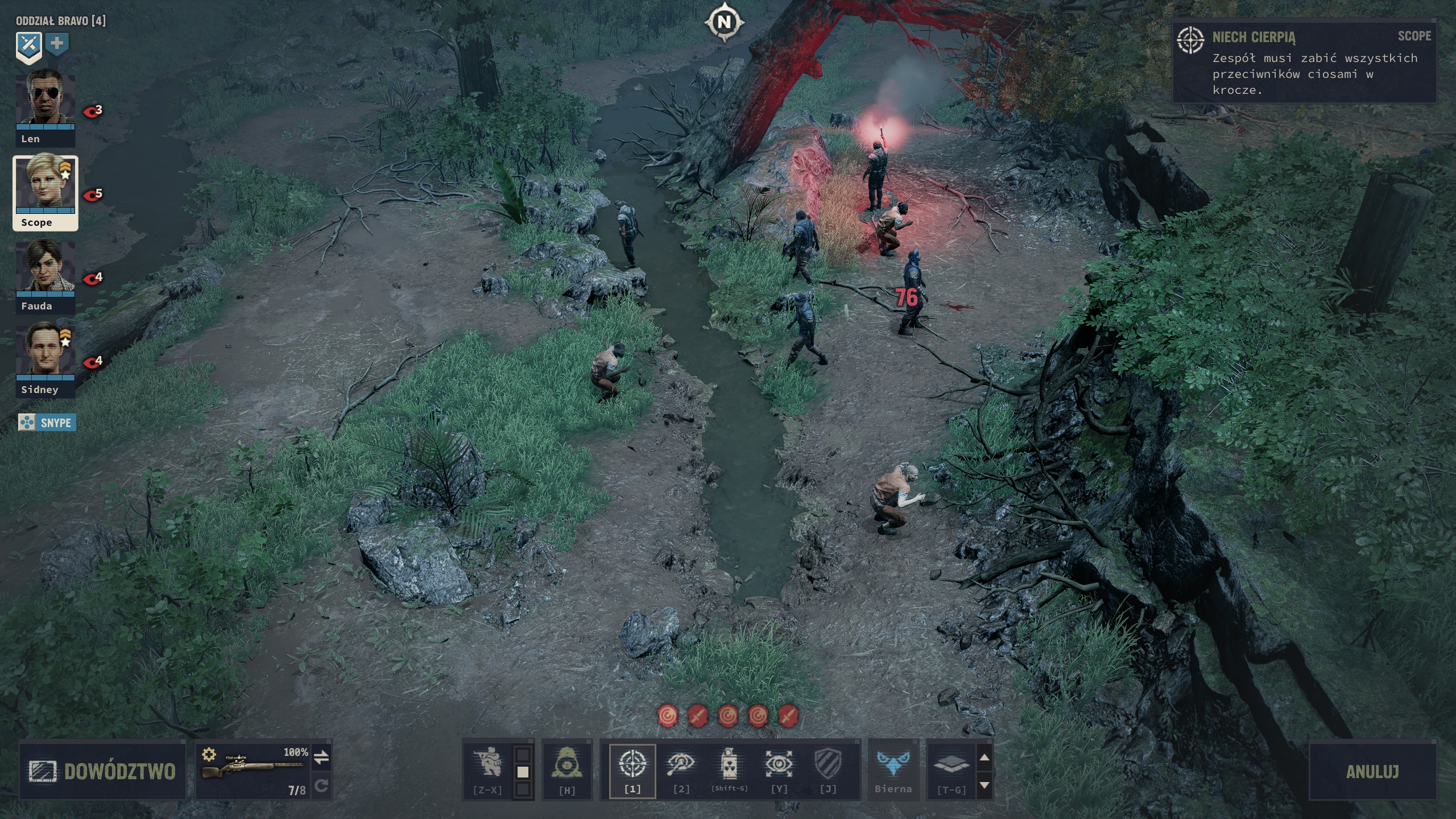Image resolution: width=1456 pixels, height=819 pixels.
Task: Swap weapons with the double-arrow button
Action: point(321,758)
